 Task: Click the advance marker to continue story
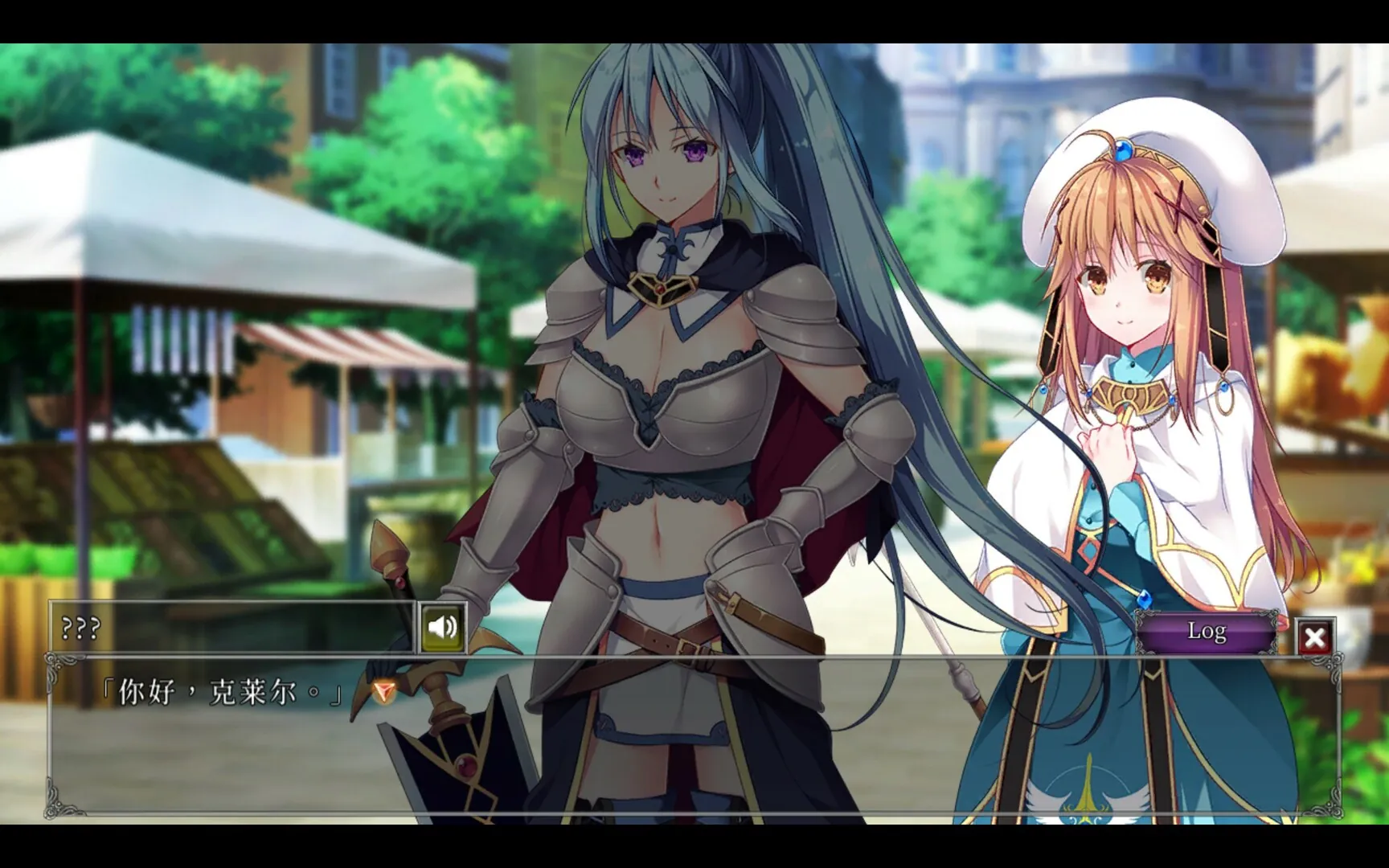pyautogui.click(x=384, y=690)
